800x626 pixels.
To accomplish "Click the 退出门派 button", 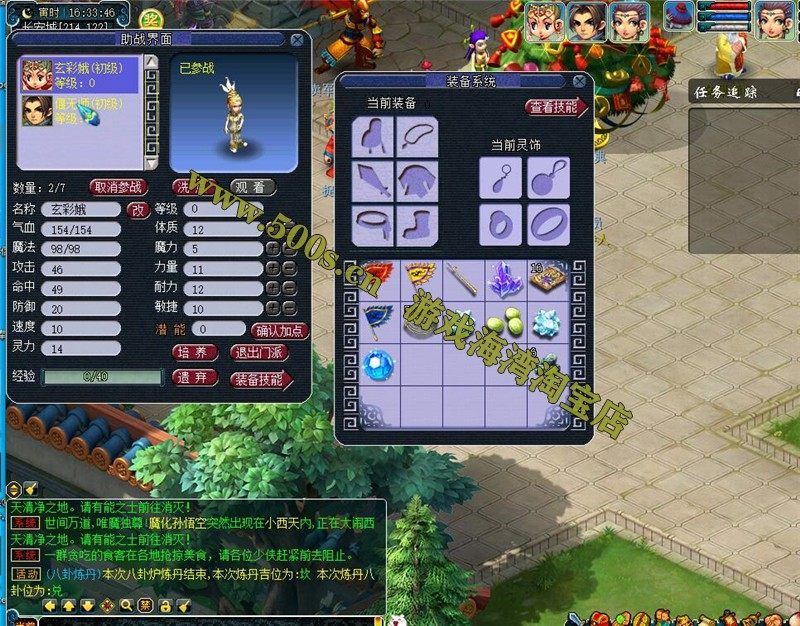I will (260, 353).
